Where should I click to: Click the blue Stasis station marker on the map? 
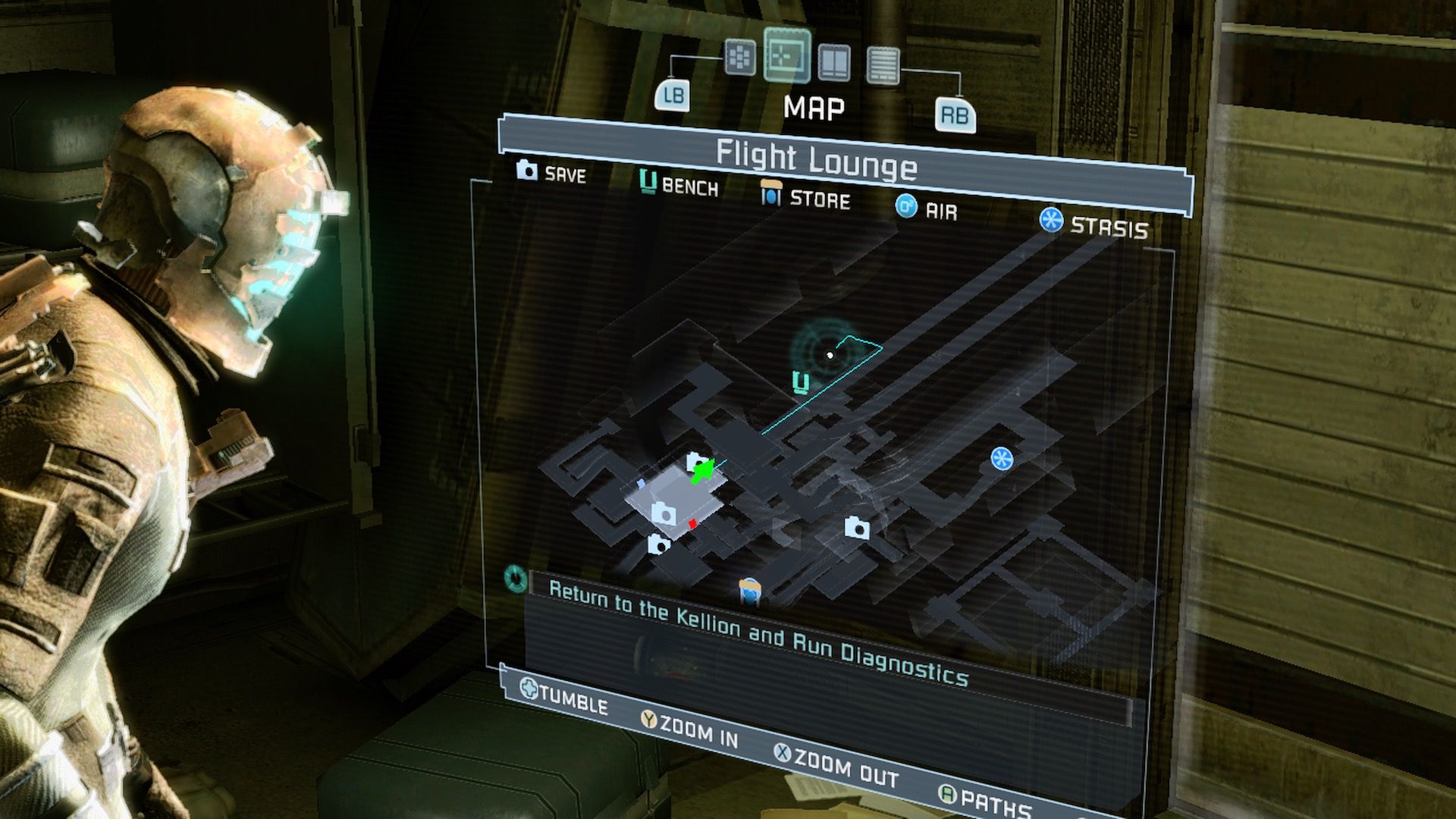[1003, 459]
